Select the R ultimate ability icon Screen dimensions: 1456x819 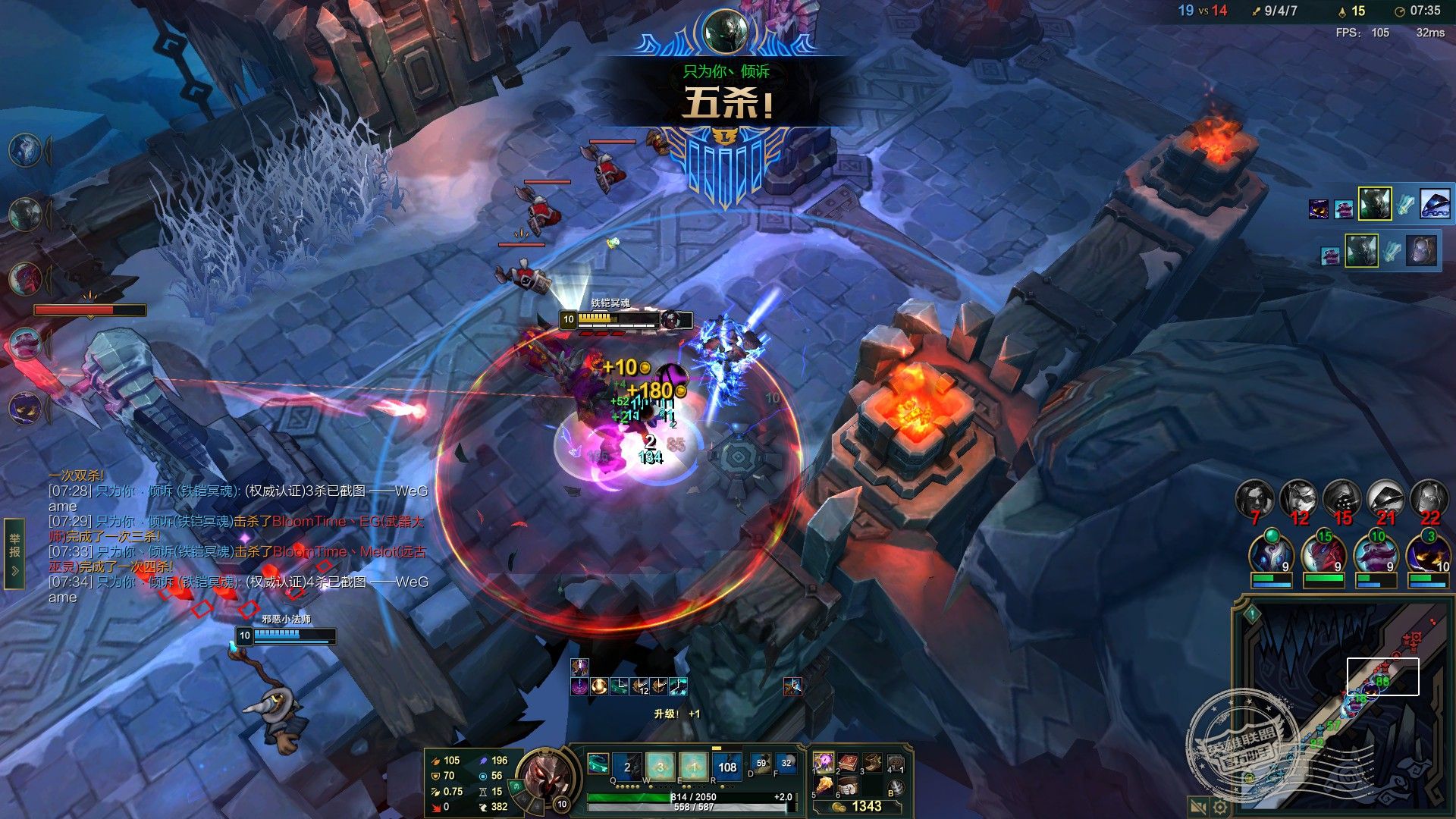tap(726, 767)
